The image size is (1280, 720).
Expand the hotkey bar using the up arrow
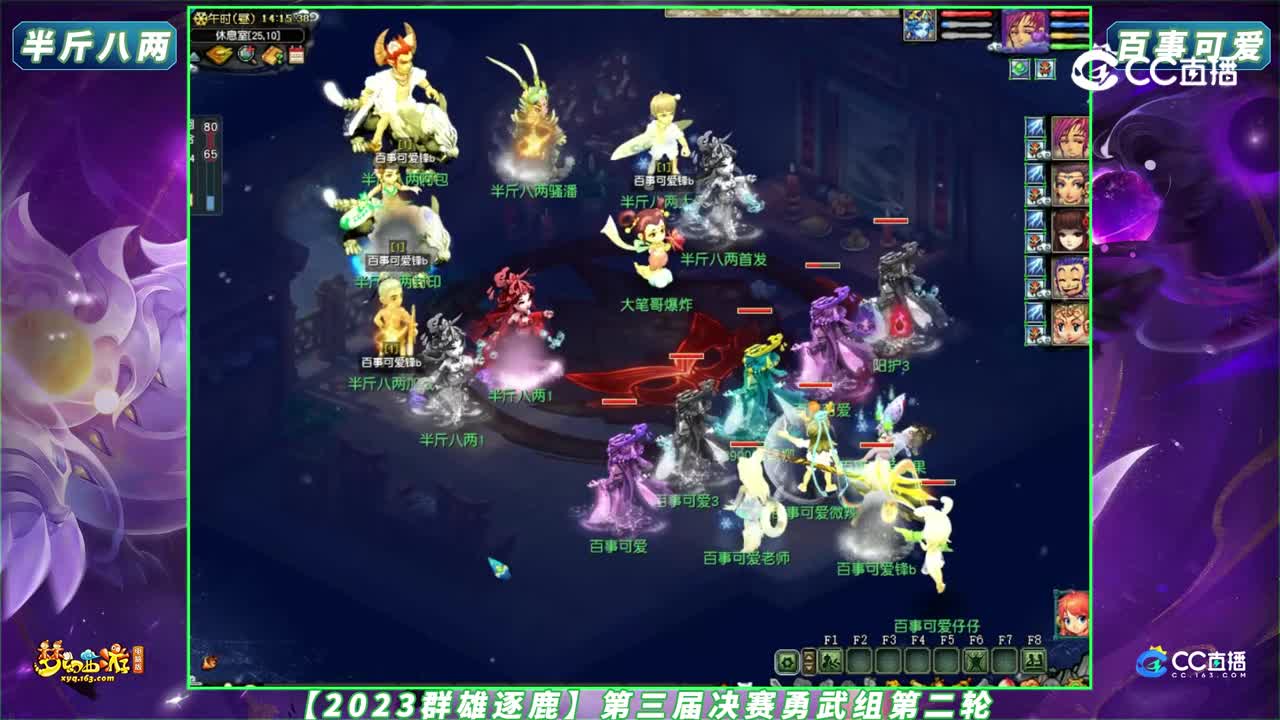pyautogui.click(x=809, y=657)
